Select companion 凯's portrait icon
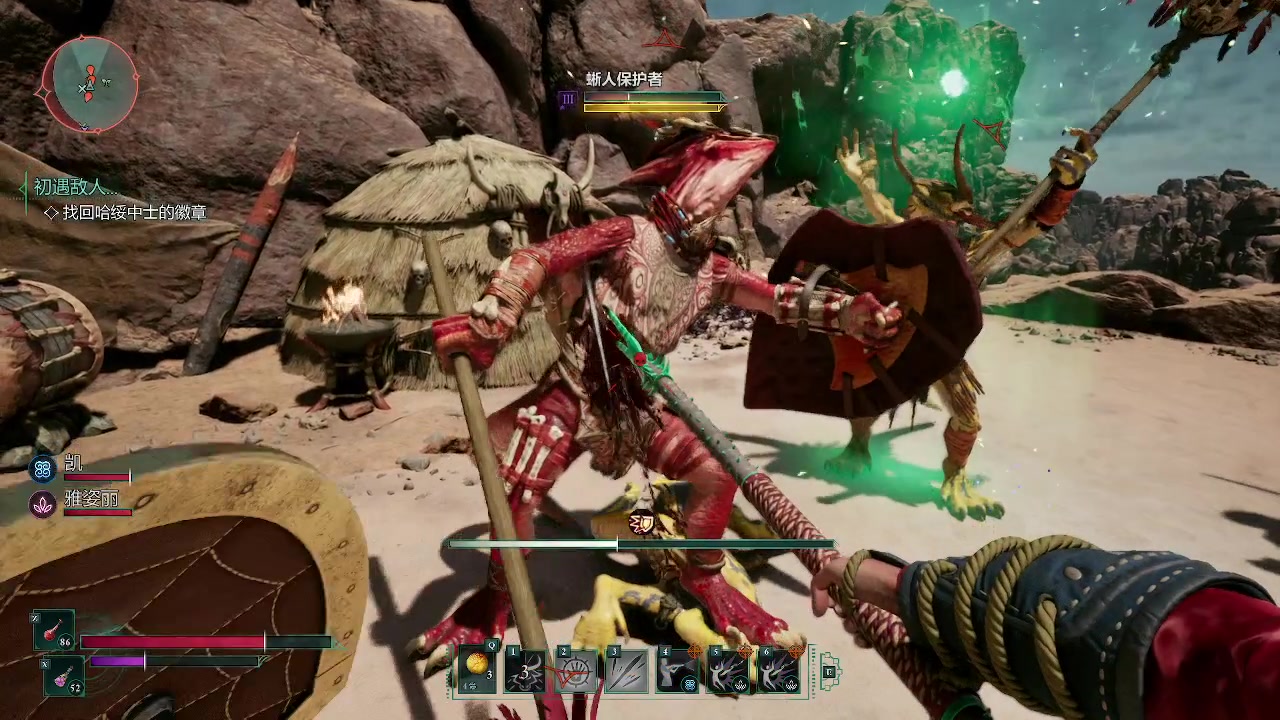 point(42,467)
